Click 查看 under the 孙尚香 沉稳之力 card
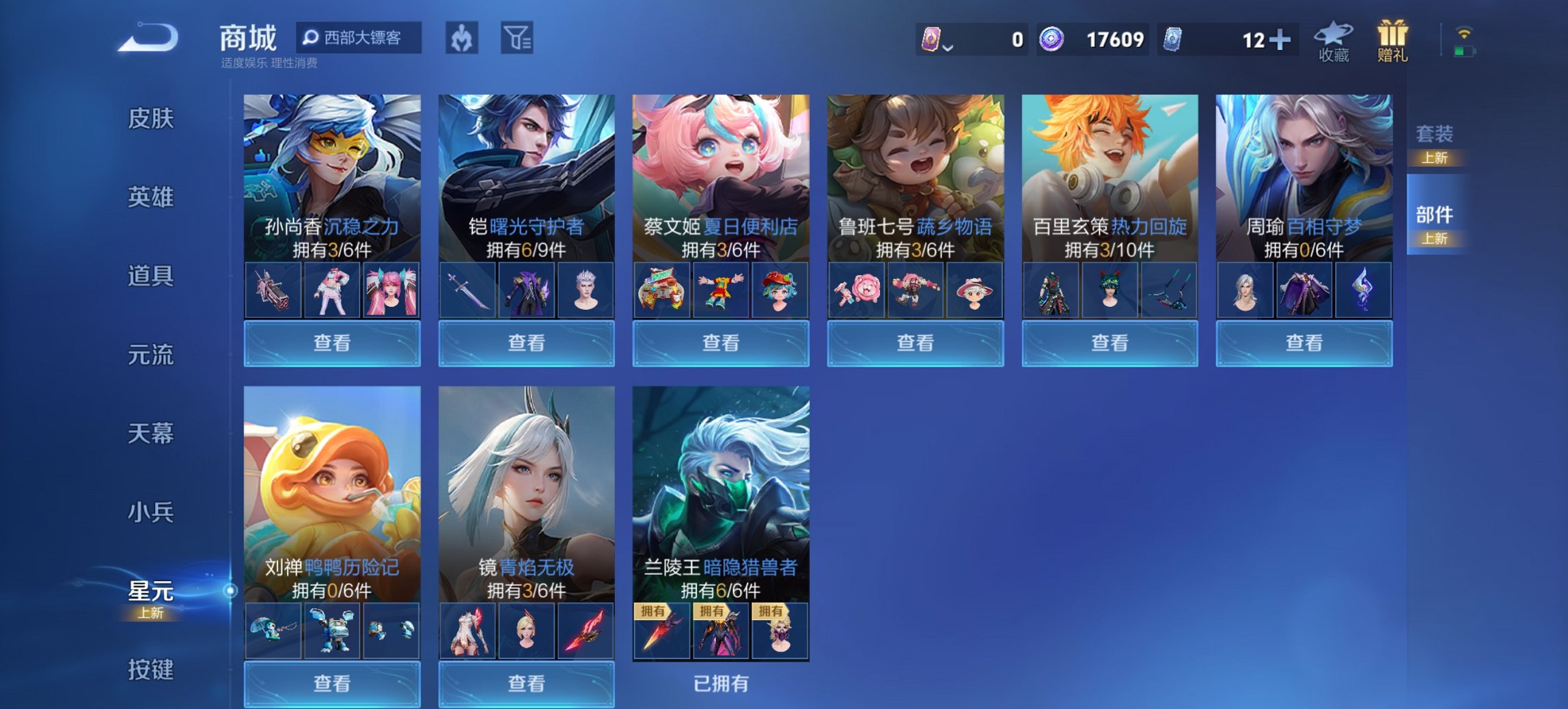The height and width of the screenshot is (709, 1568). [x=332, y=343]
